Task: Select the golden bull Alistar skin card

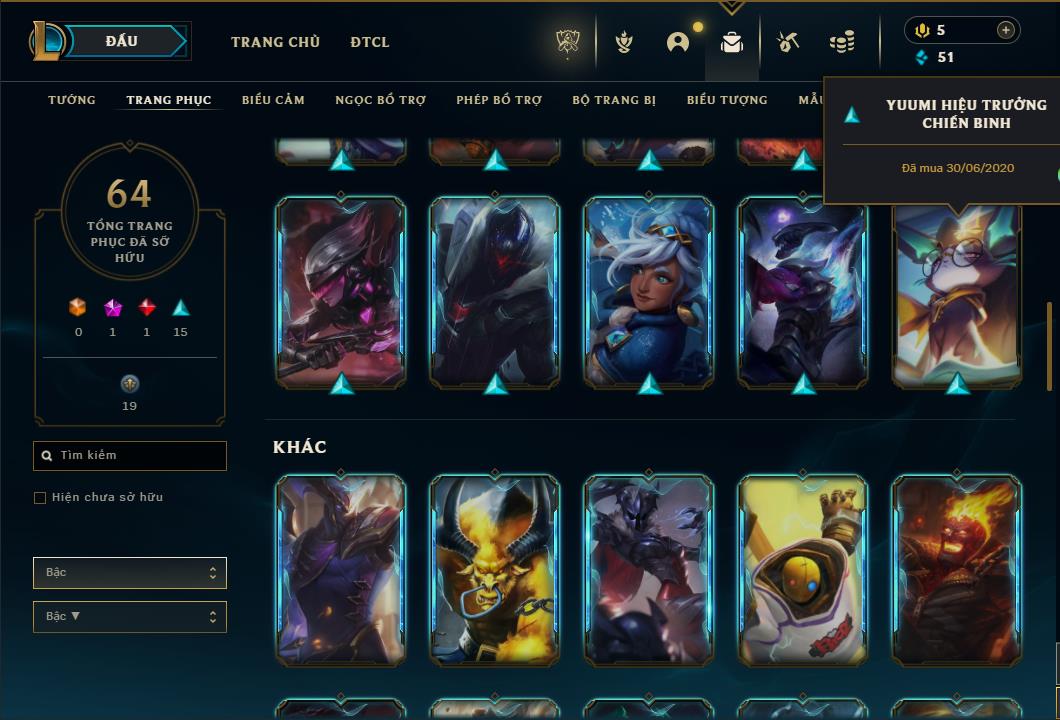Action: (x=495, y=570)
